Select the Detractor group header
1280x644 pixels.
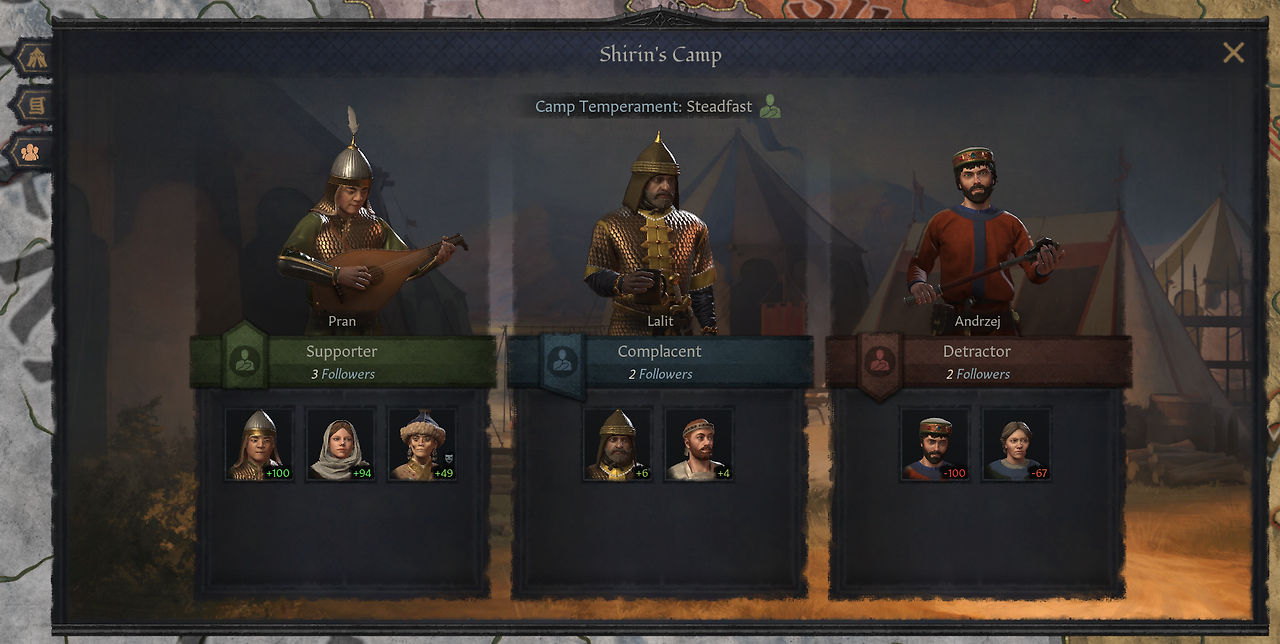point(977,361)
